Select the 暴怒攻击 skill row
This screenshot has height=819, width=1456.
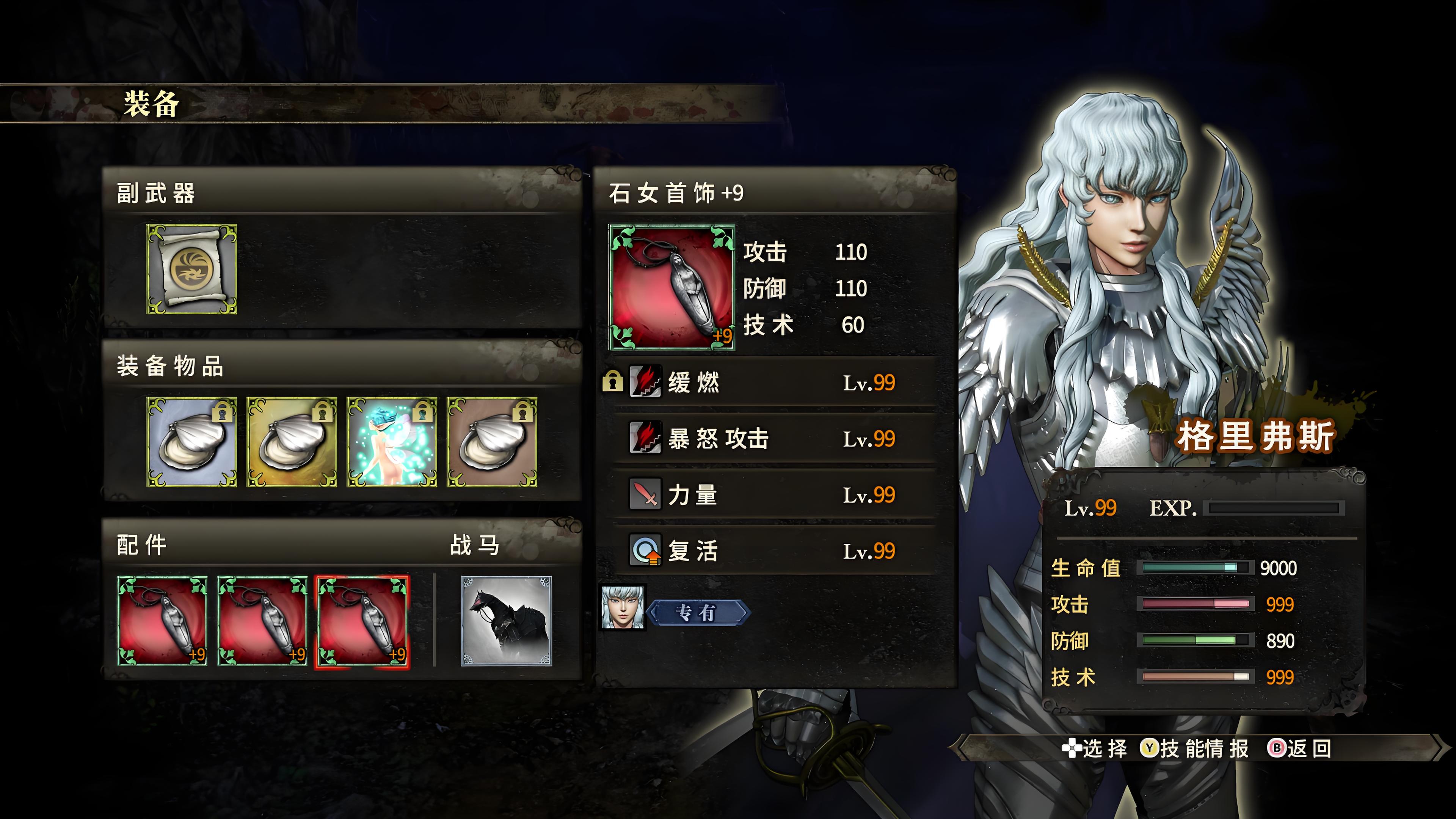click(774, 439)
